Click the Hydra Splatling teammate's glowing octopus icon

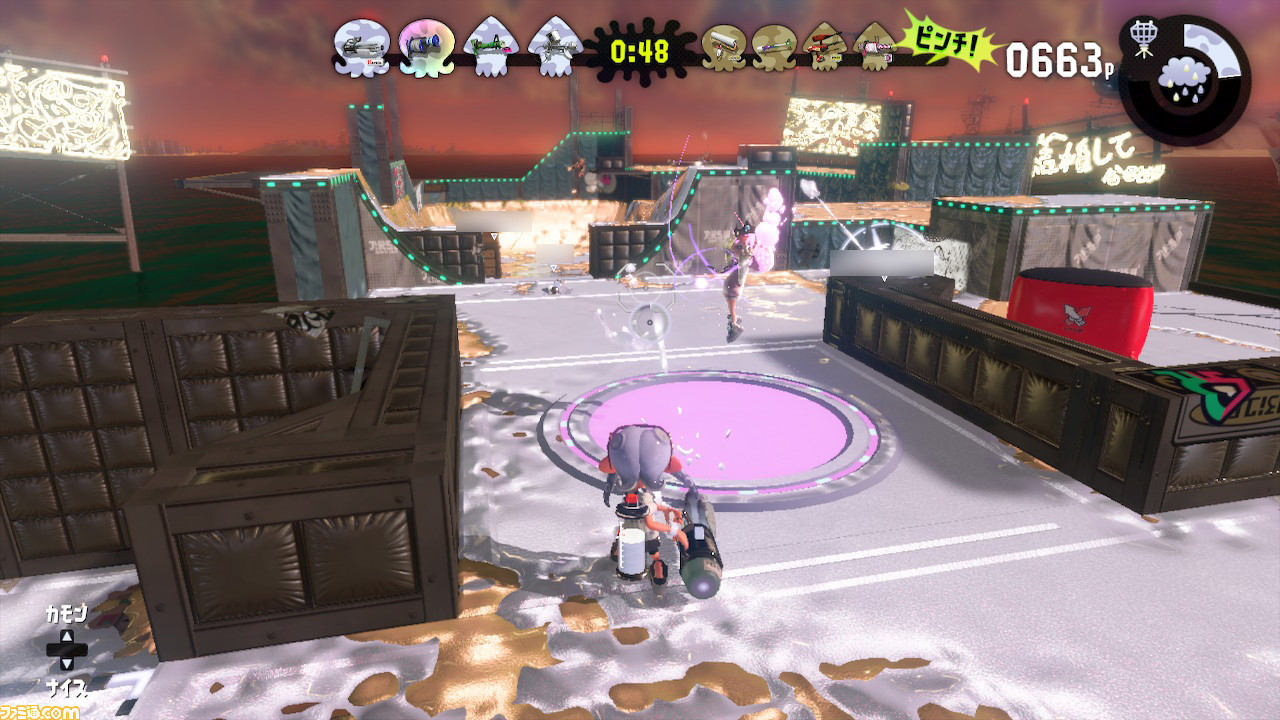coord(425,45)
